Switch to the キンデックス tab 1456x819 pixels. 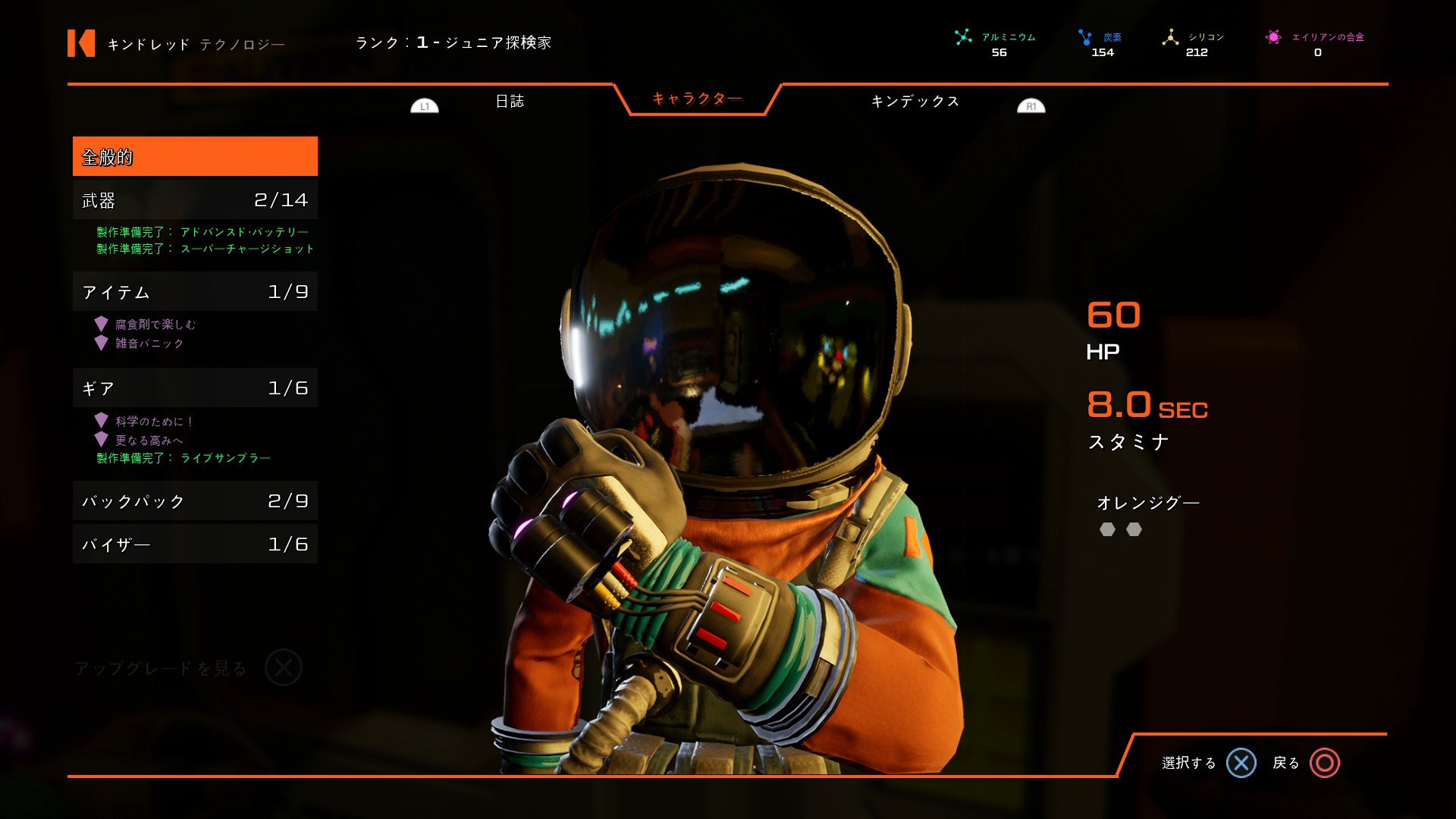point(915,102)
